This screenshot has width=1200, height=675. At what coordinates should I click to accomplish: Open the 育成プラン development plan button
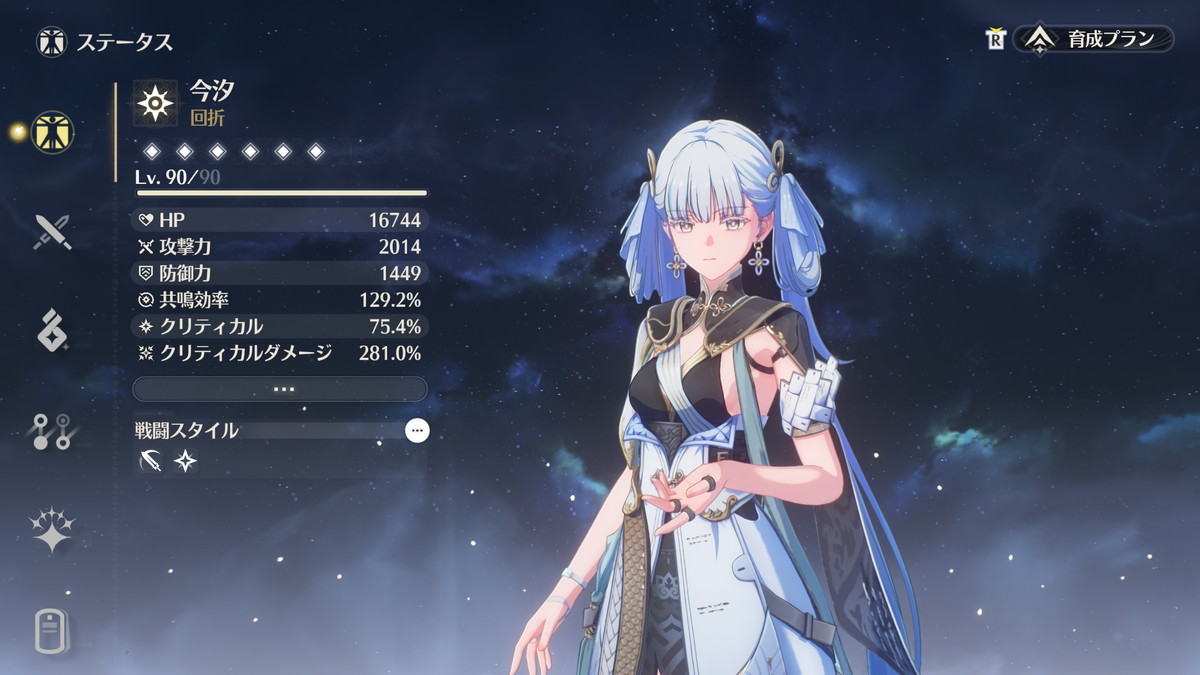pos(1093,40)
